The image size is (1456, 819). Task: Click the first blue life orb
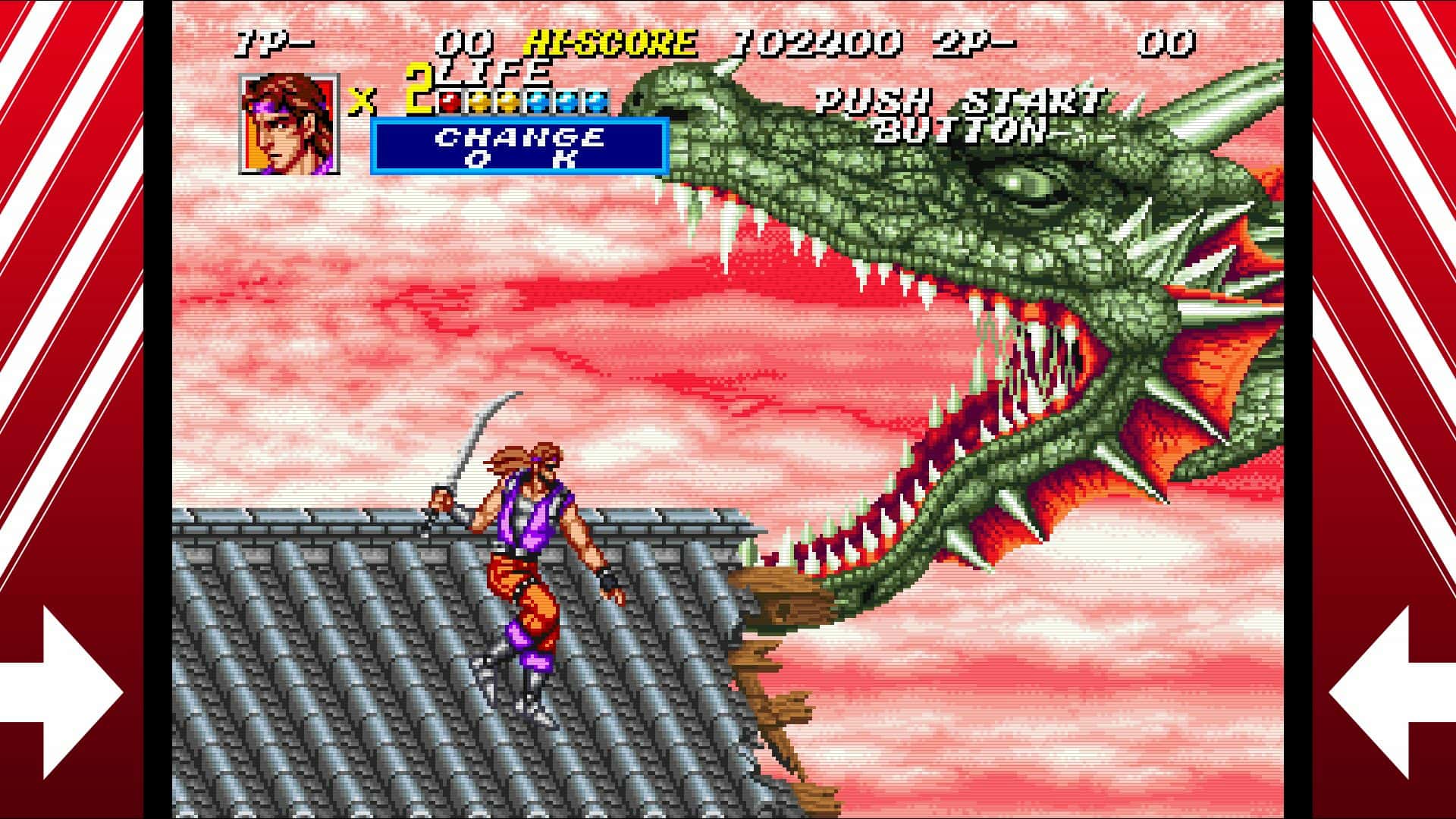[536, 102]
